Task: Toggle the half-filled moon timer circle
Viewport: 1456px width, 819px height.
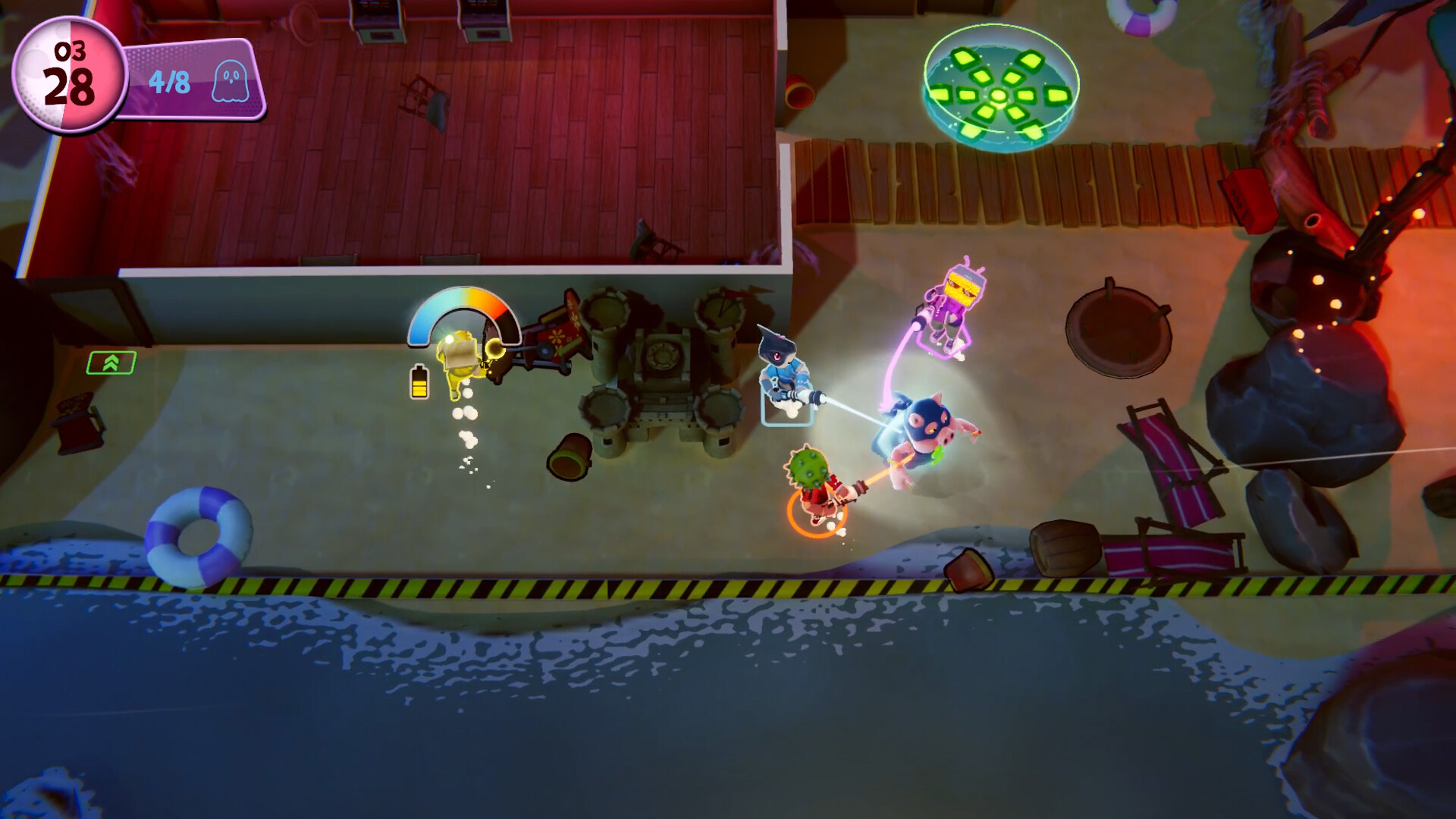Action: click(x=71, y=76)
